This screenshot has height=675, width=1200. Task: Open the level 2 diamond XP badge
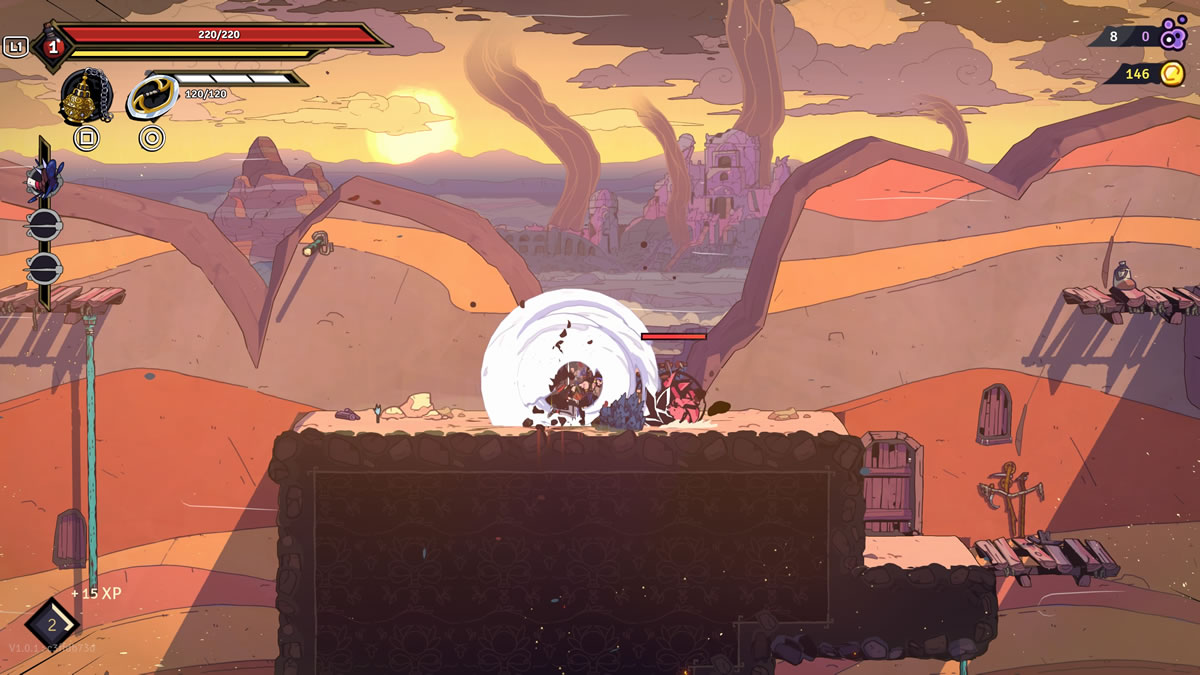(52, 625)
